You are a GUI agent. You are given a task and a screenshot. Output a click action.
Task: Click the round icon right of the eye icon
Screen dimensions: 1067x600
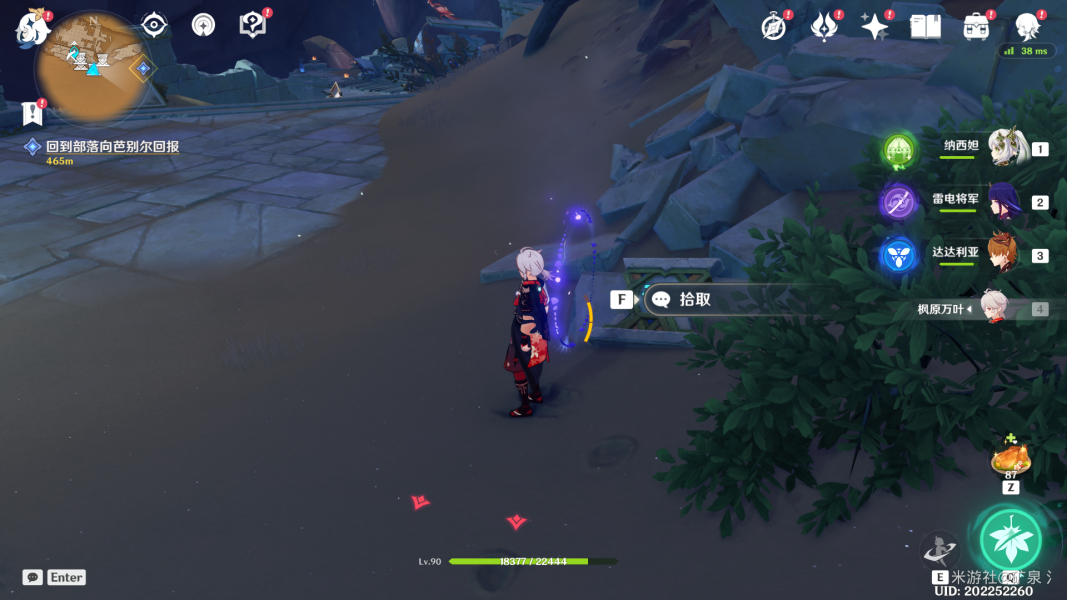(203, 25)
